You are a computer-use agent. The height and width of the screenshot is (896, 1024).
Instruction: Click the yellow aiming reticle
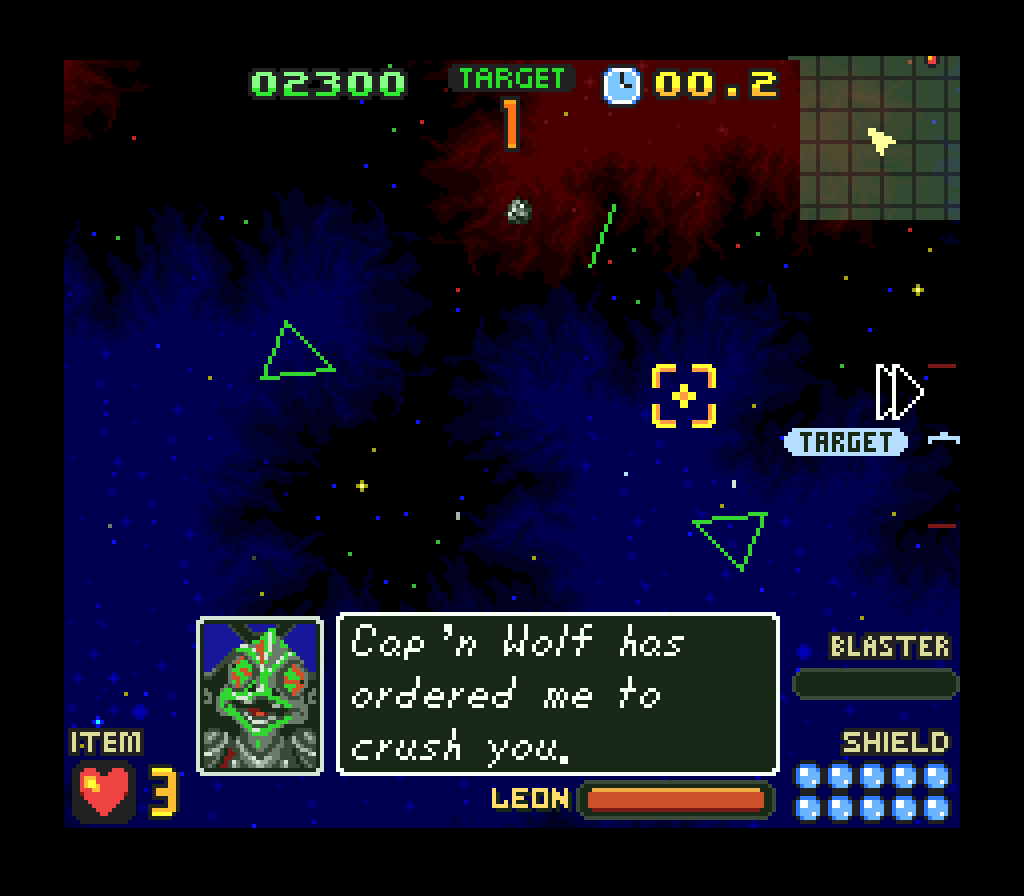click(x=684, y=396)
